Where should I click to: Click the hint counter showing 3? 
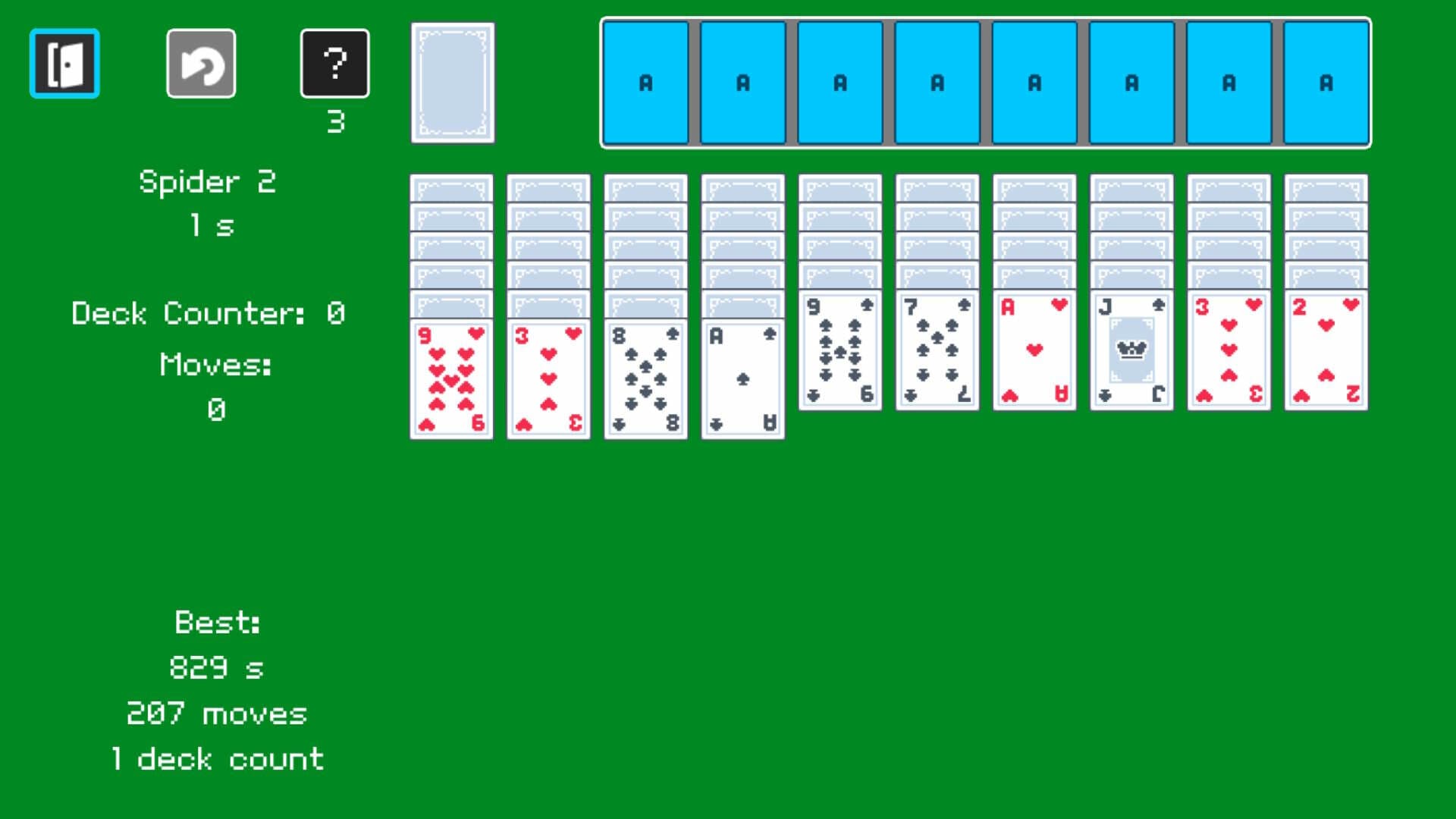336,120
